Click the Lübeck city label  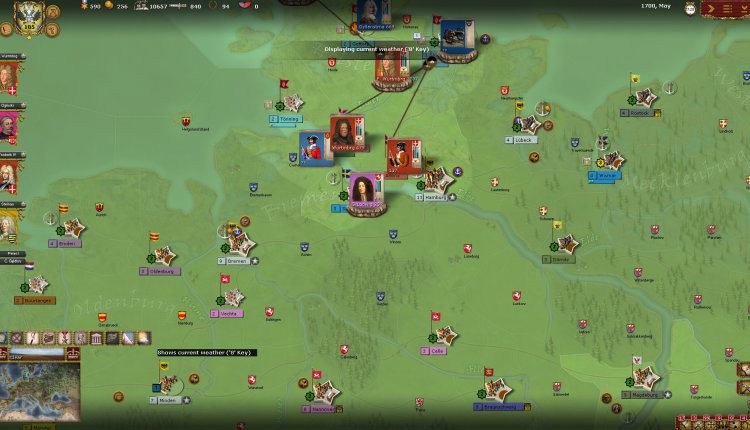tap(527, 141)
